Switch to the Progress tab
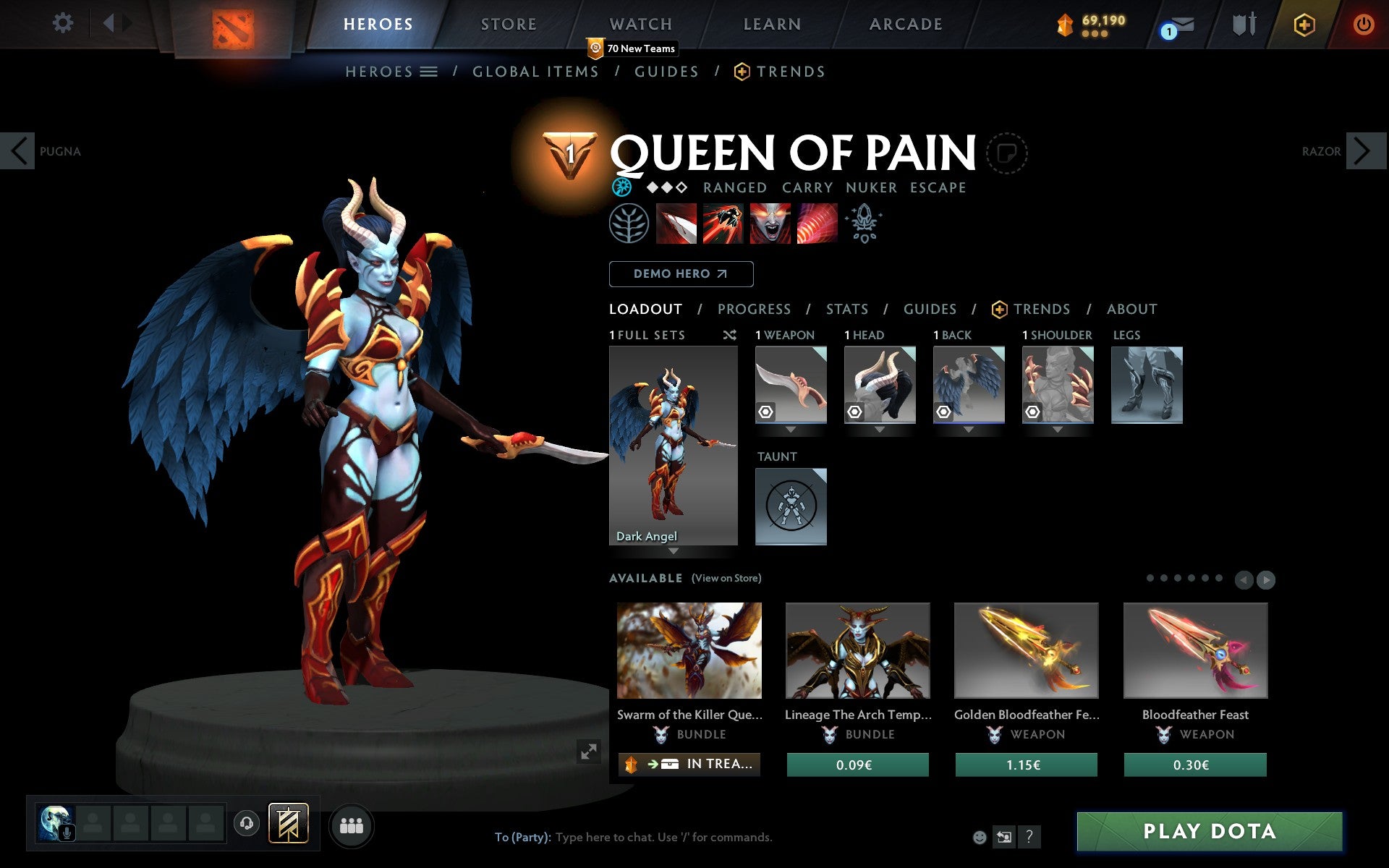Image resolution: width=1389 pixels, height=868 pixels. point(754,309)
